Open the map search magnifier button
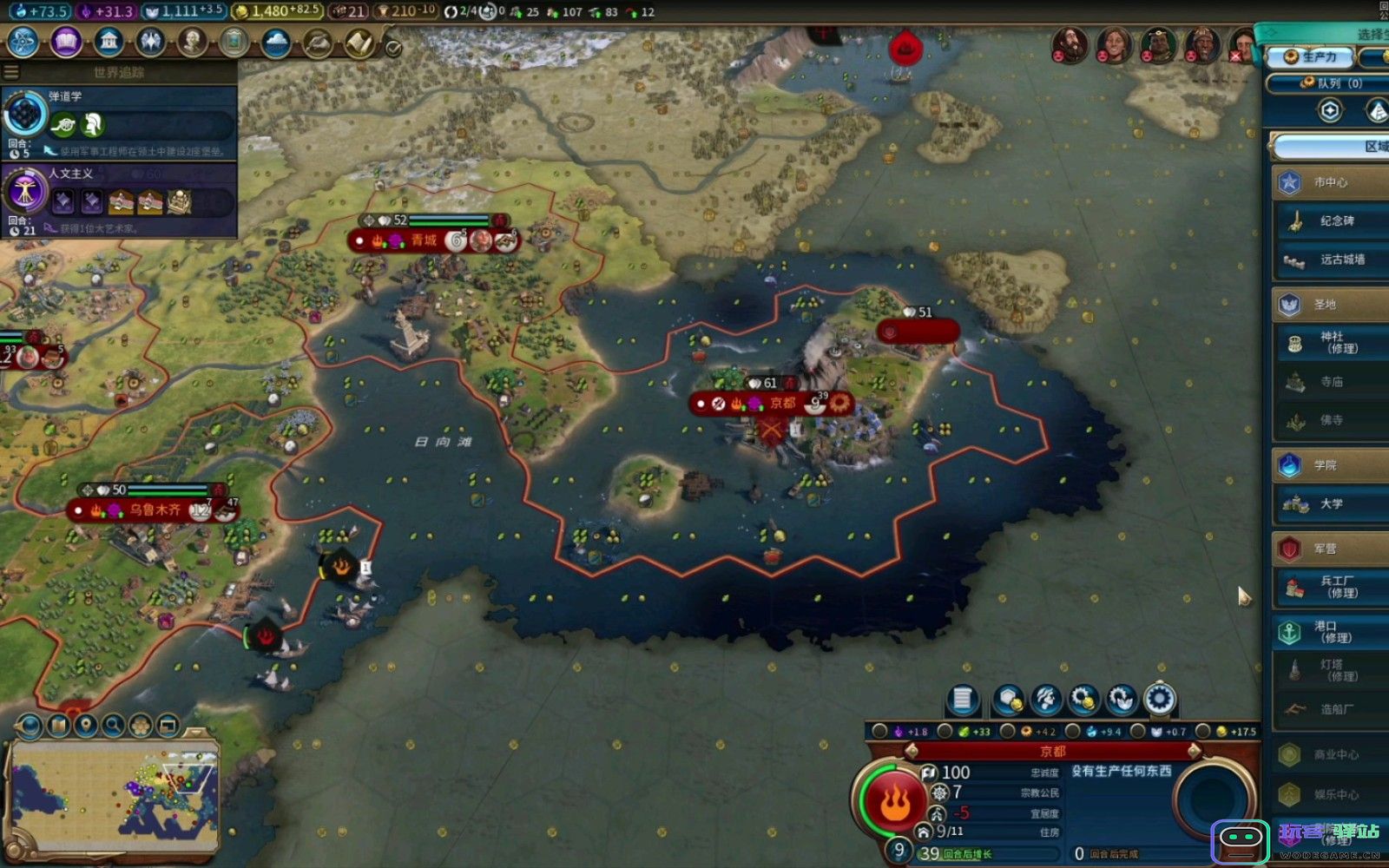Screen dimensions: 1389x868 [x=113, y=725]
